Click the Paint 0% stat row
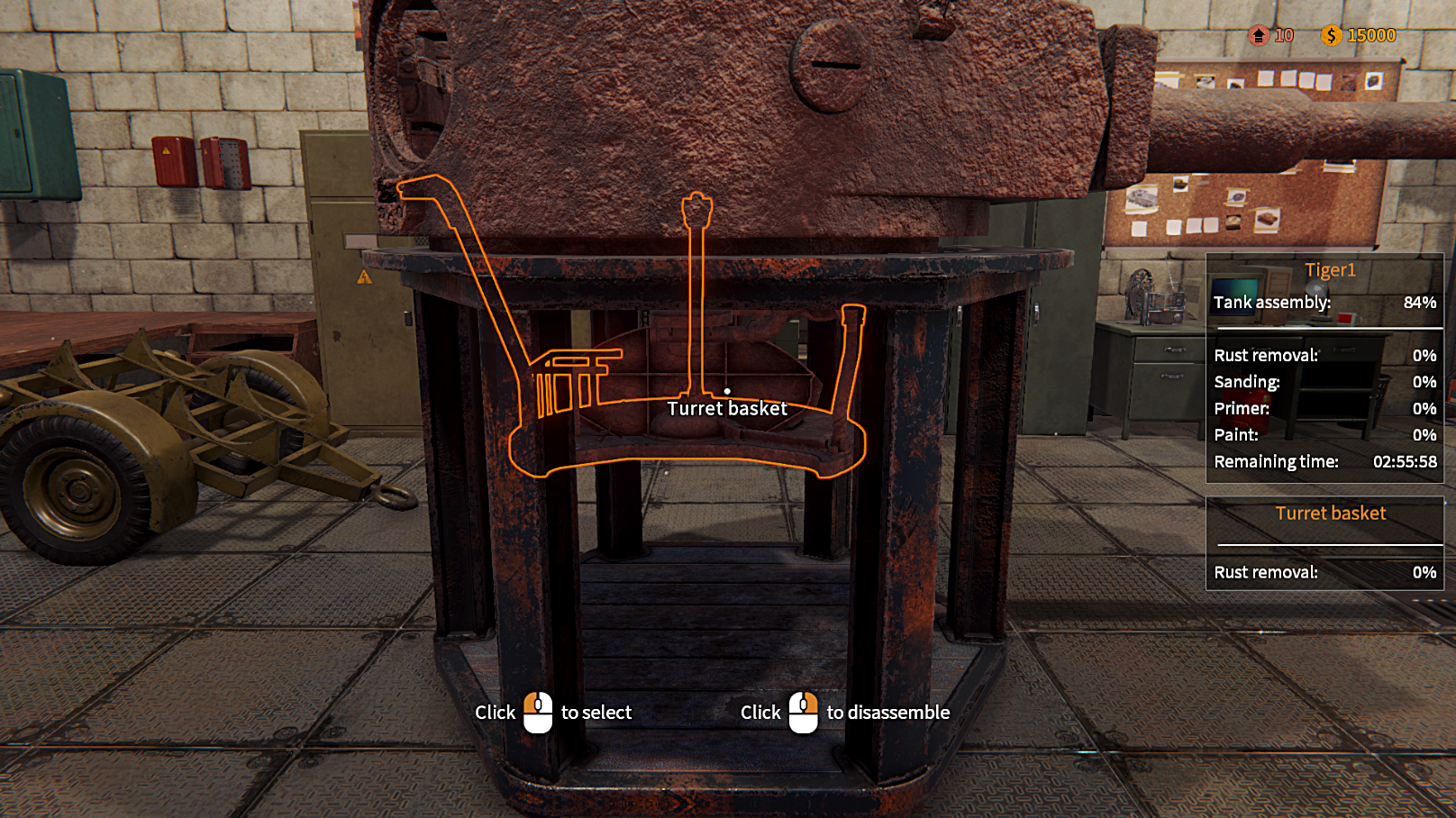This screenshot has width=1456, height=818. click(1324, 434)
